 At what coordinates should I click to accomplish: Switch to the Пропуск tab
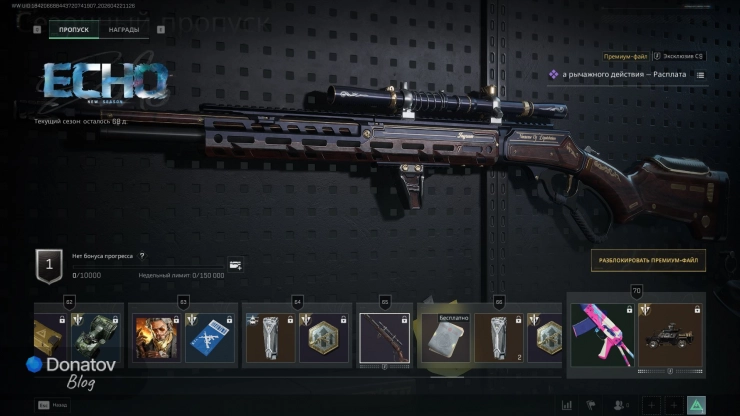coord(74,30)
